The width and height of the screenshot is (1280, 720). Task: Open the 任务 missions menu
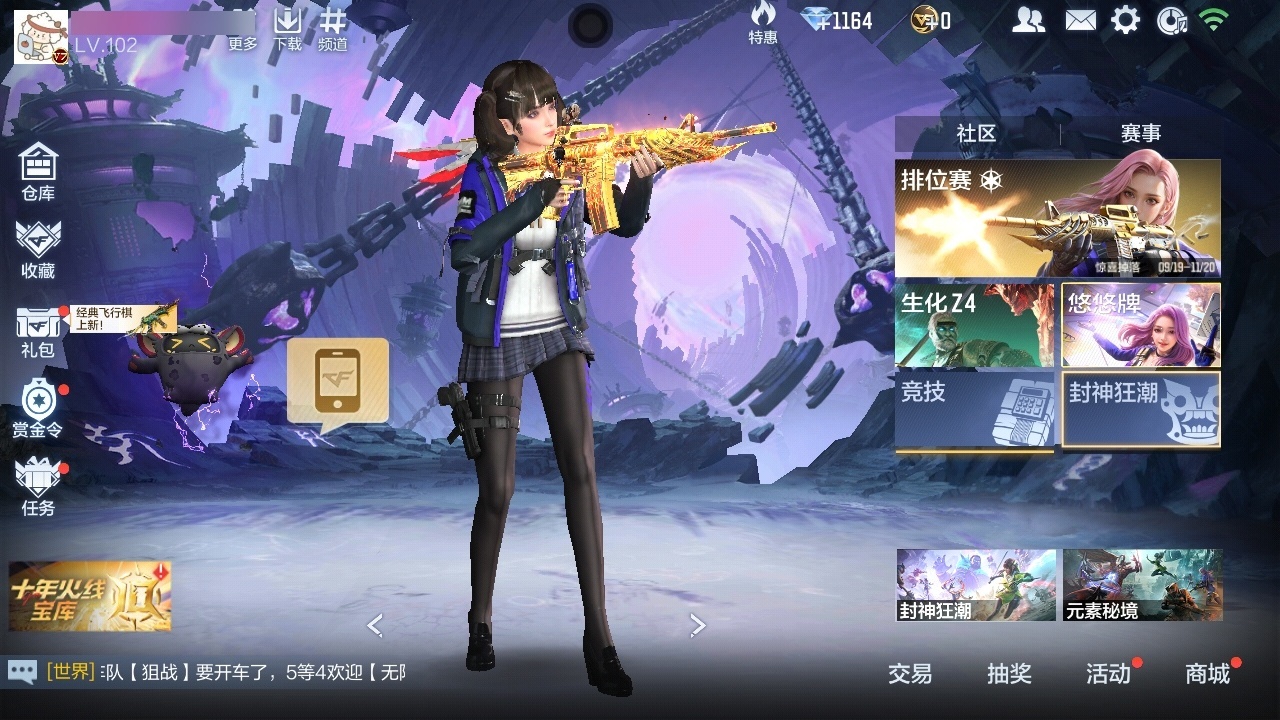38,487
